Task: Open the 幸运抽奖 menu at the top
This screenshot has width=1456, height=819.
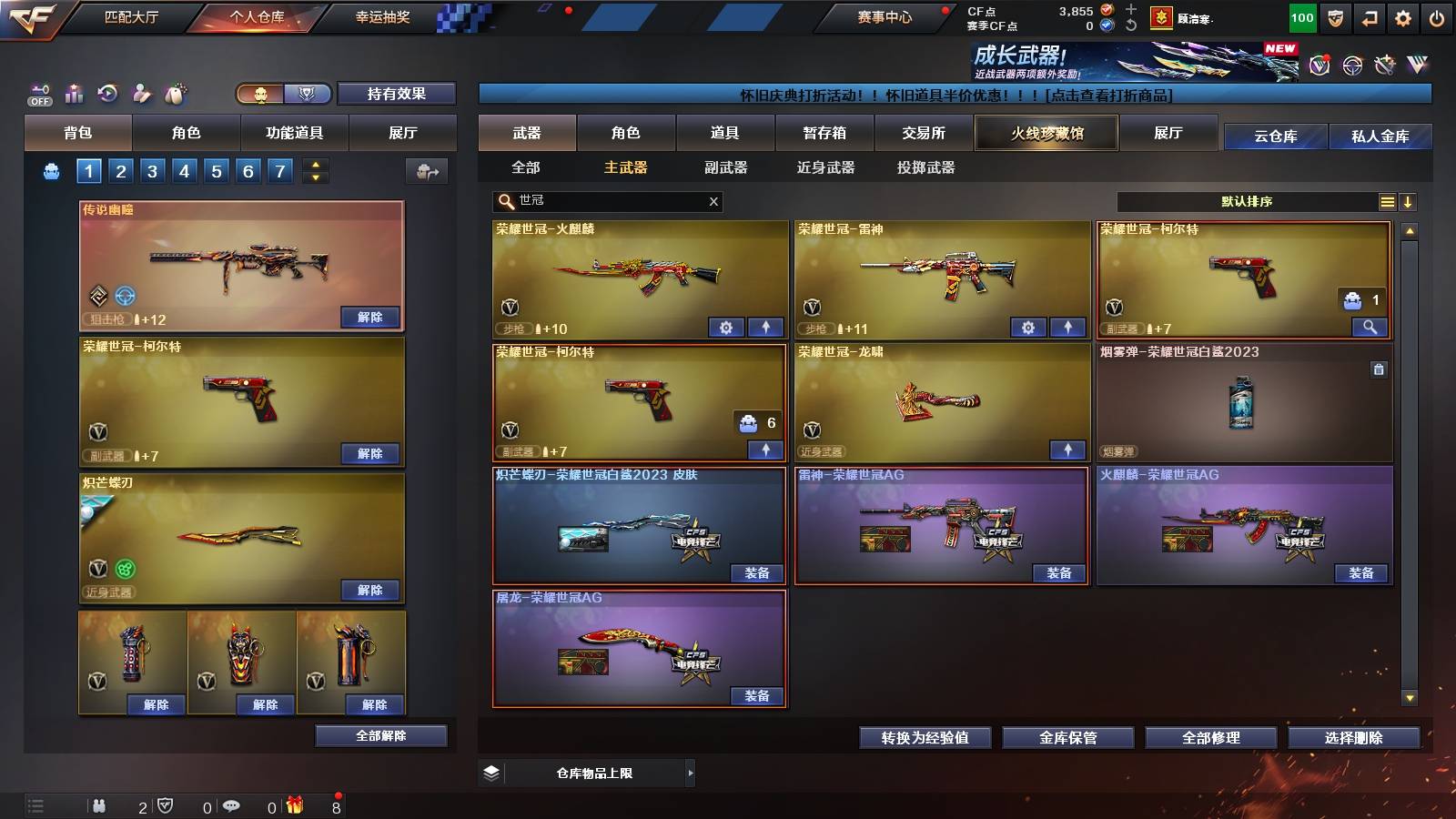Action: point(382,15)
